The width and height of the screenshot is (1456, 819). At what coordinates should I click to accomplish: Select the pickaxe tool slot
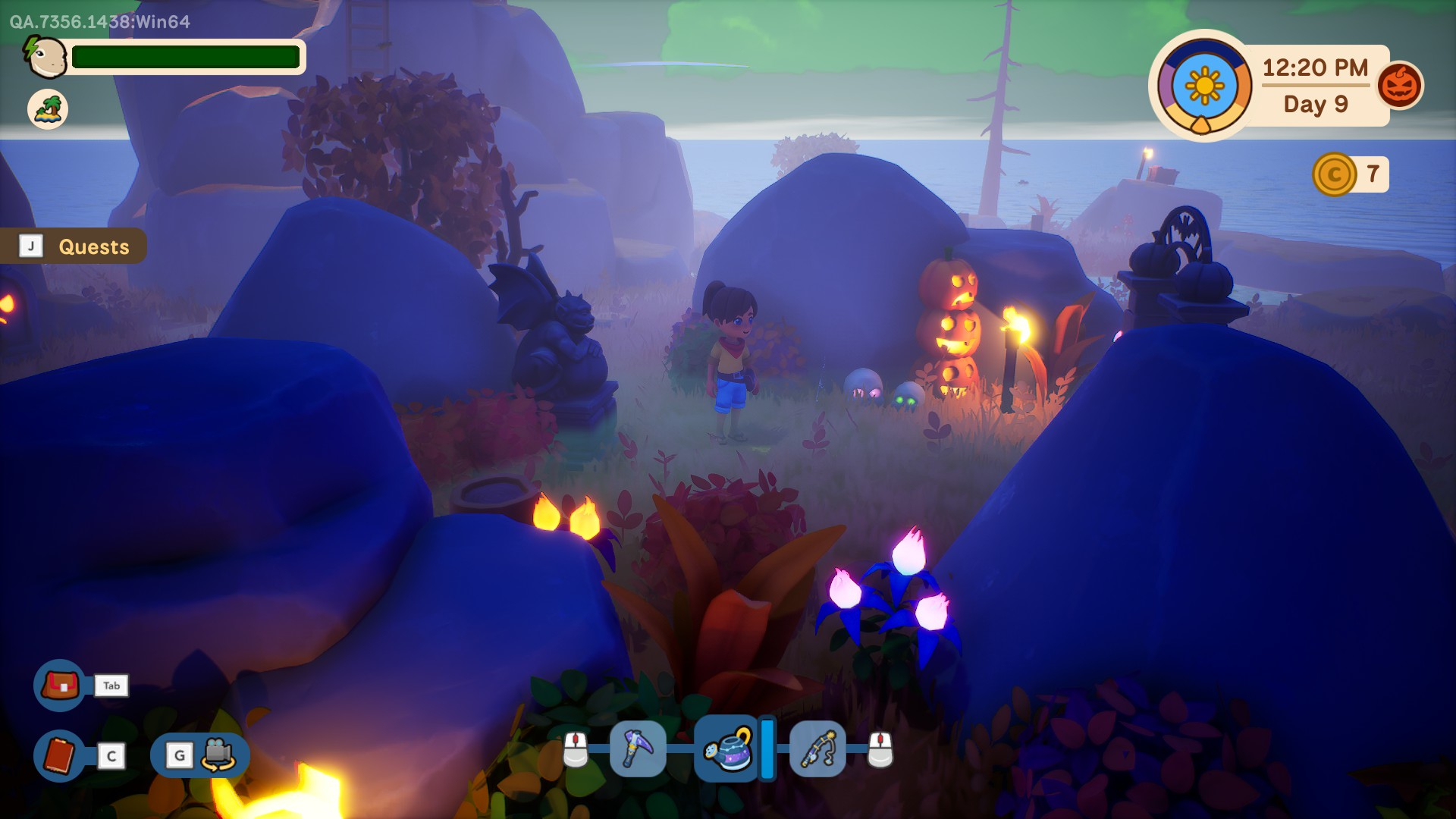[638, 749]
